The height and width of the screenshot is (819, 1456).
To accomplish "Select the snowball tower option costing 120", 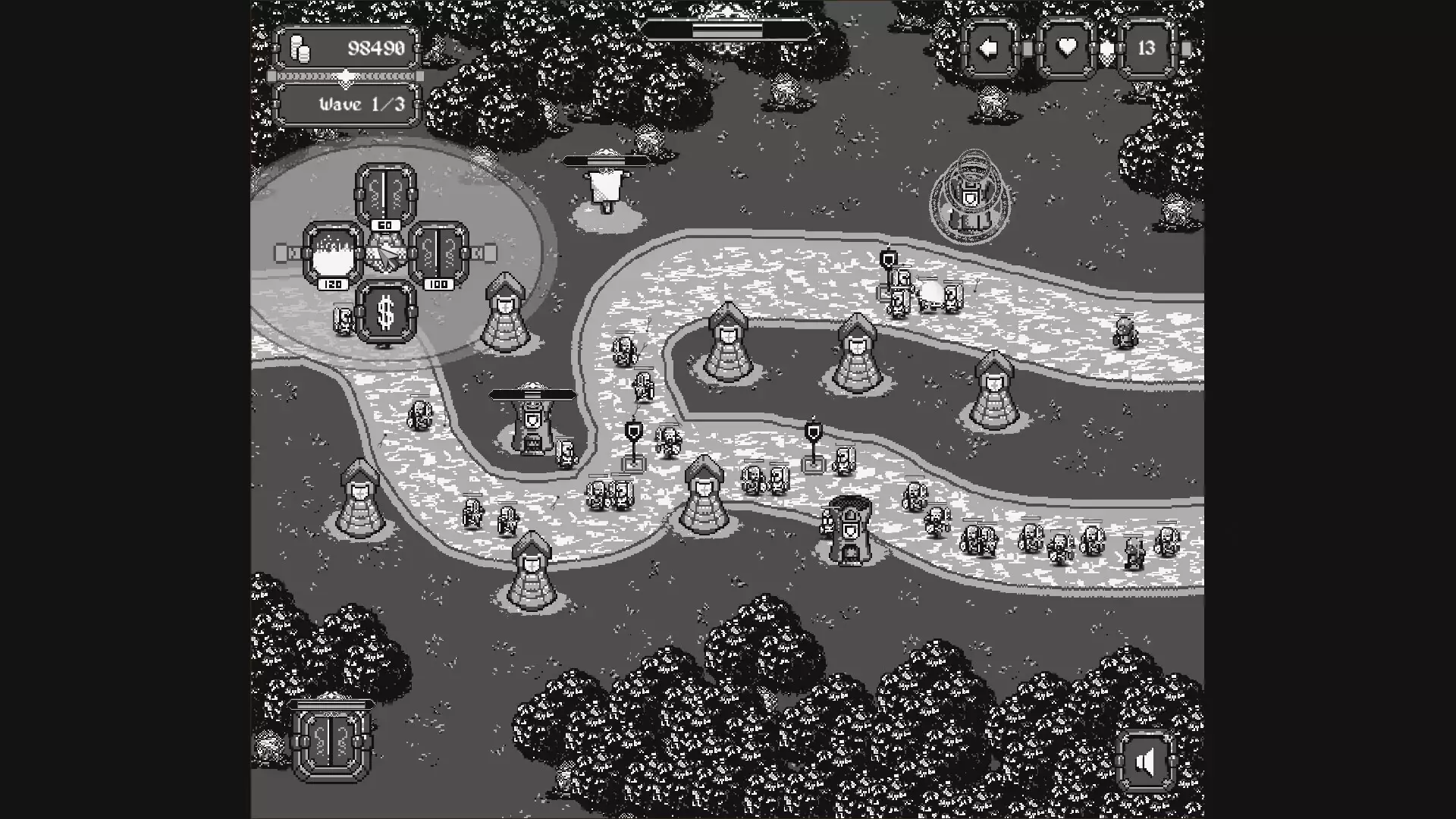I will [331, 253].
